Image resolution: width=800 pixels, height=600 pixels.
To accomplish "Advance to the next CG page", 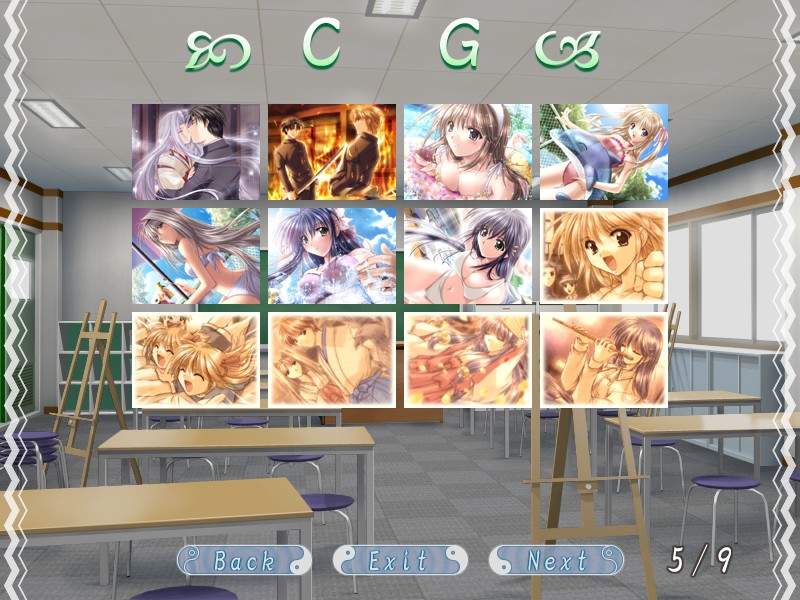I will click(x=556, y=560).
